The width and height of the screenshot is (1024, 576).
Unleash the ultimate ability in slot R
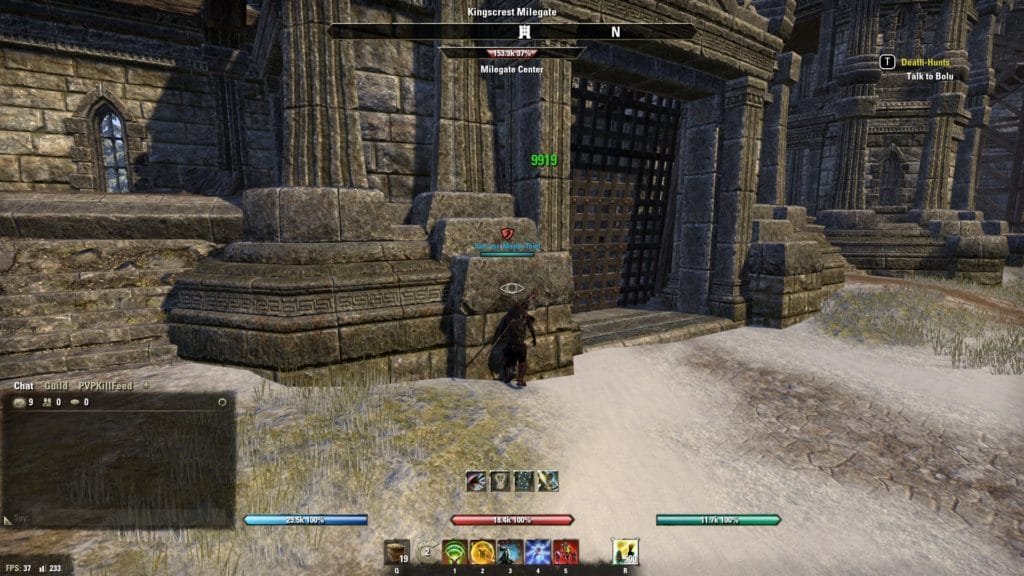pyautogui.click(x=625, y=551)
